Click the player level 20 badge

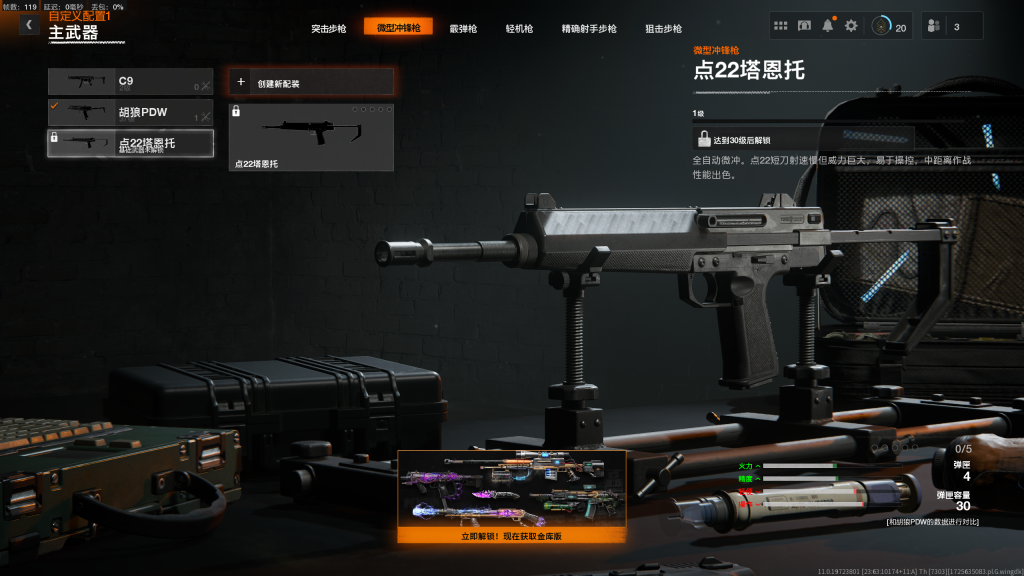pos(889,26)
